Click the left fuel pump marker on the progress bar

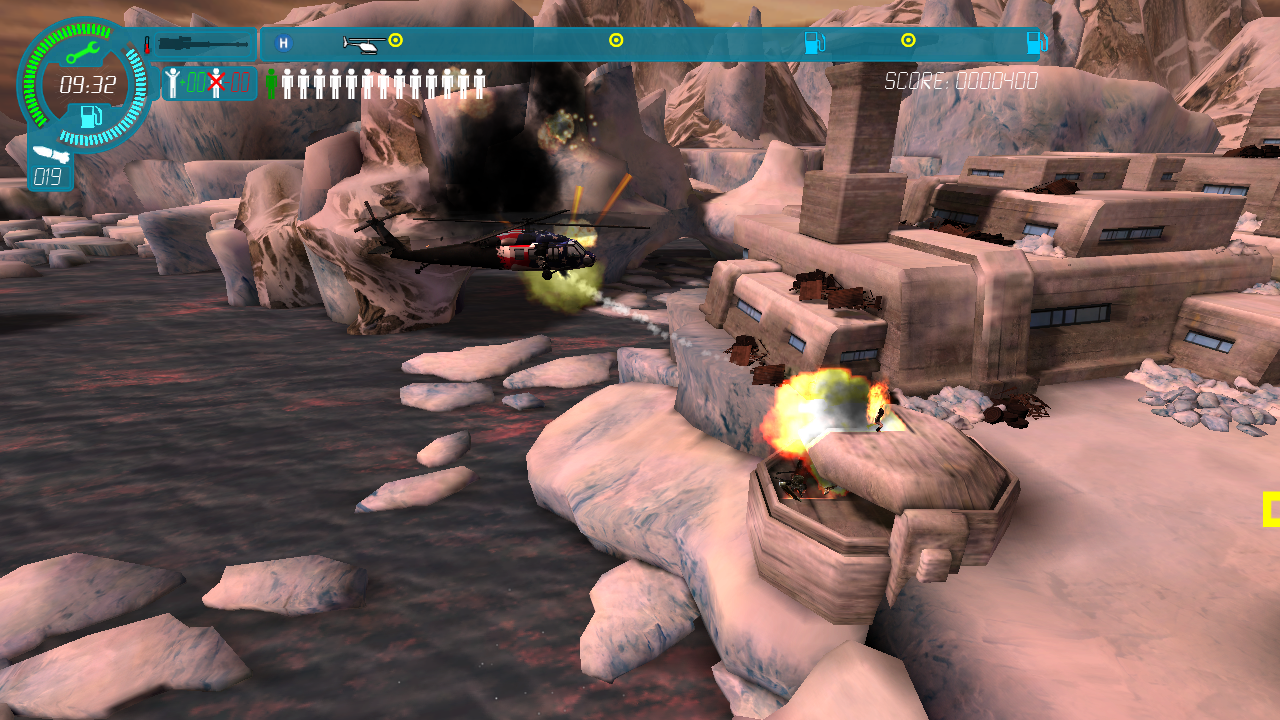[x=813, y=43]
